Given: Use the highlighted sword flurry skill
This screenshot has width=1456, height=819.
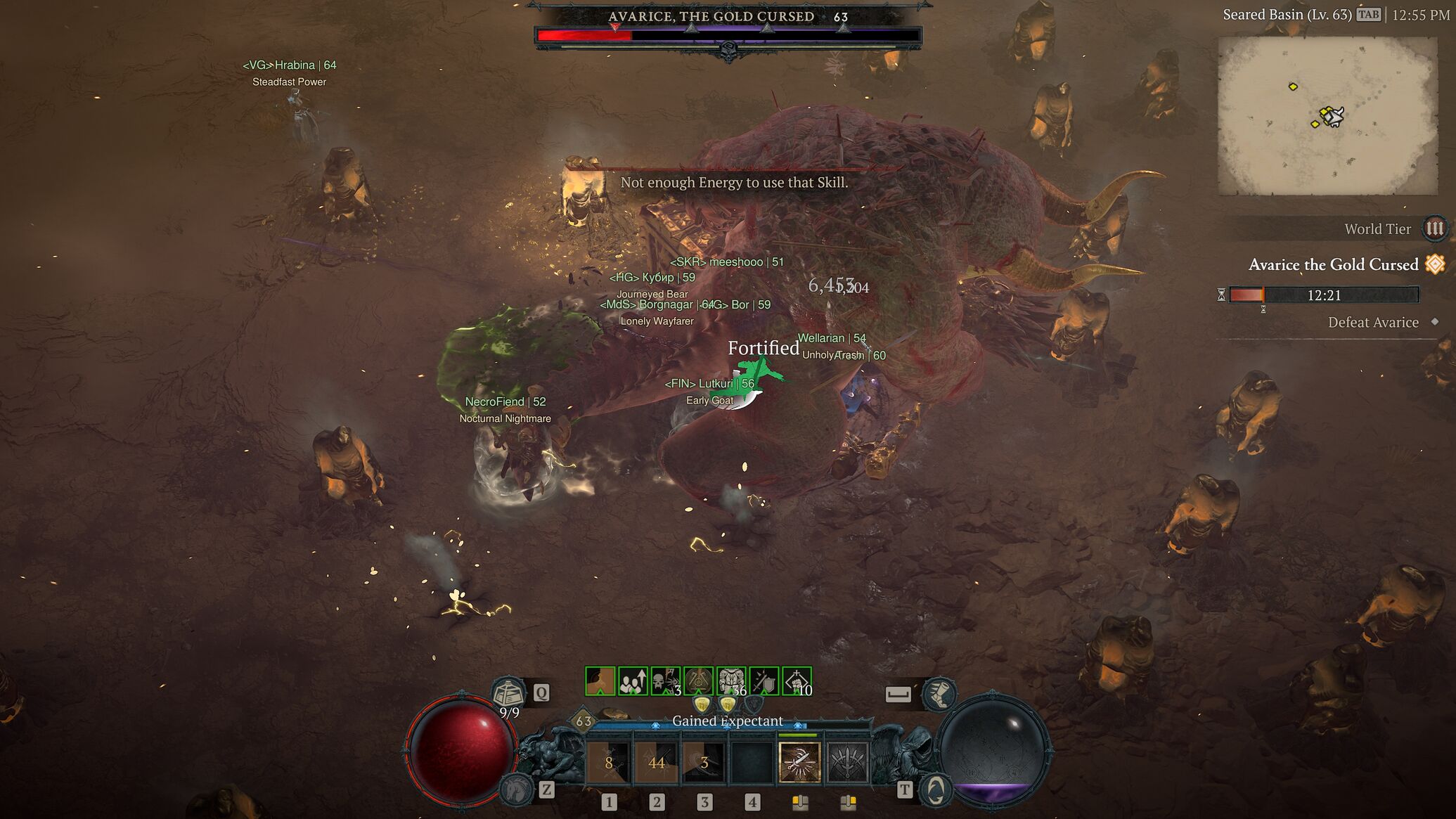Looking at the screenshot, I should coord(799,762).
